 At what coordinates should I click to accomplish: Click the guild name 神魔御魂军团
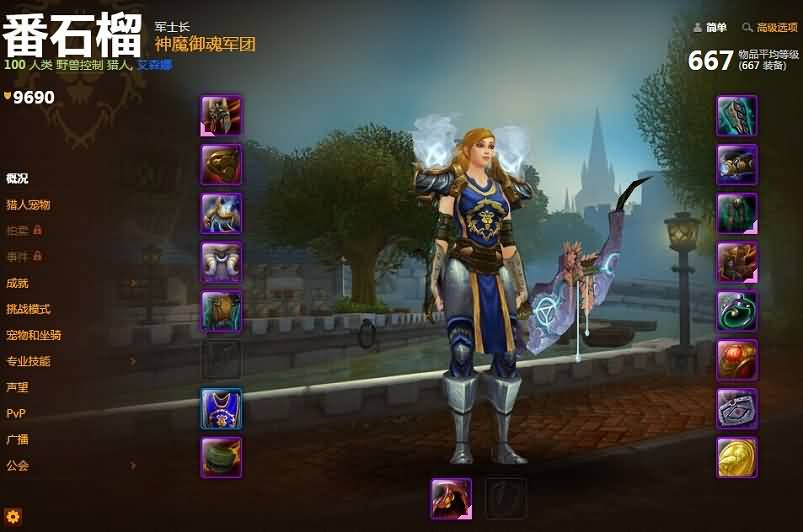tap(205, 44)
